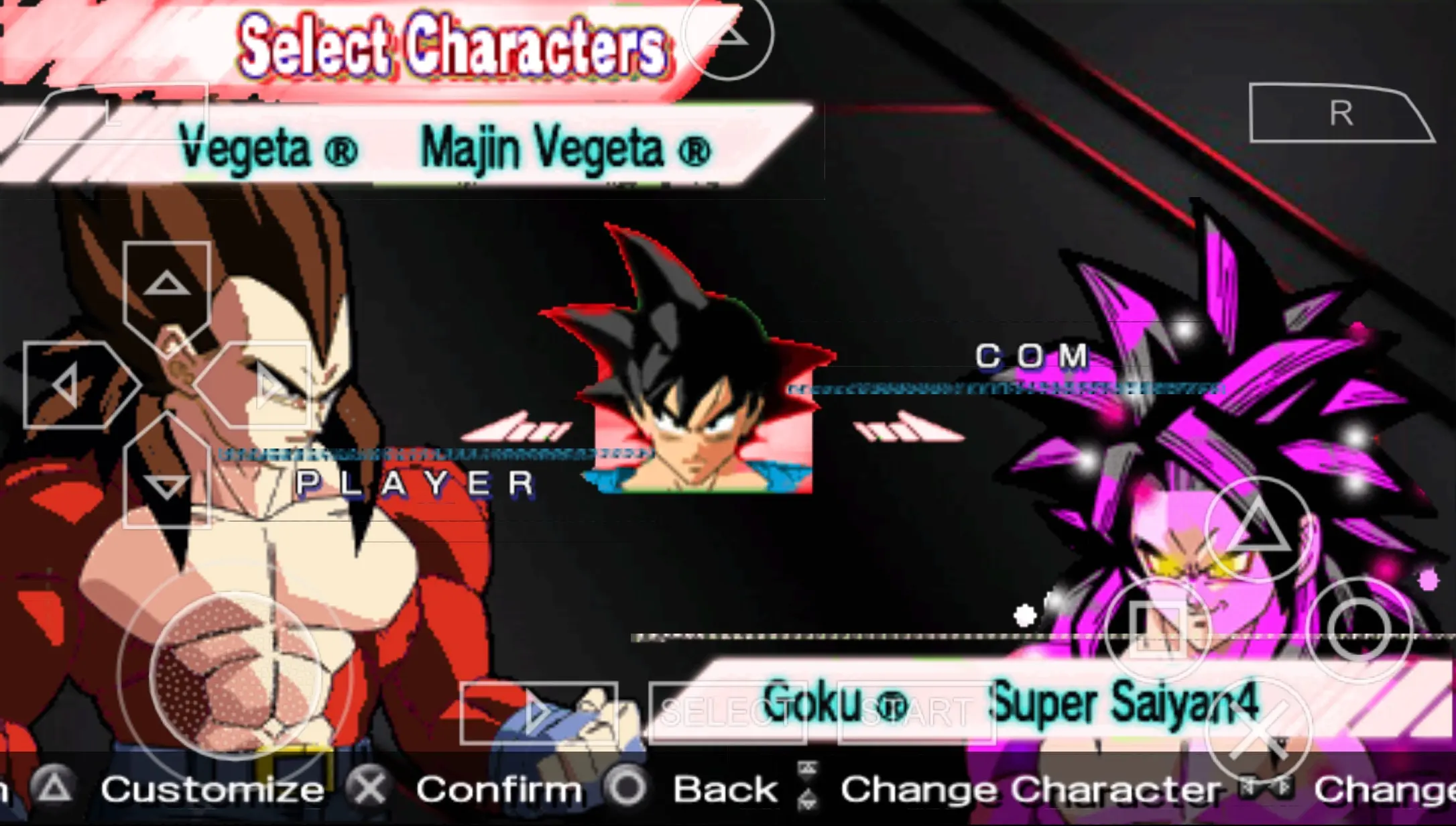Viewport: 1456px width, 826px height.
Task: Click the START touch button
Action: (x=916, y=713)
